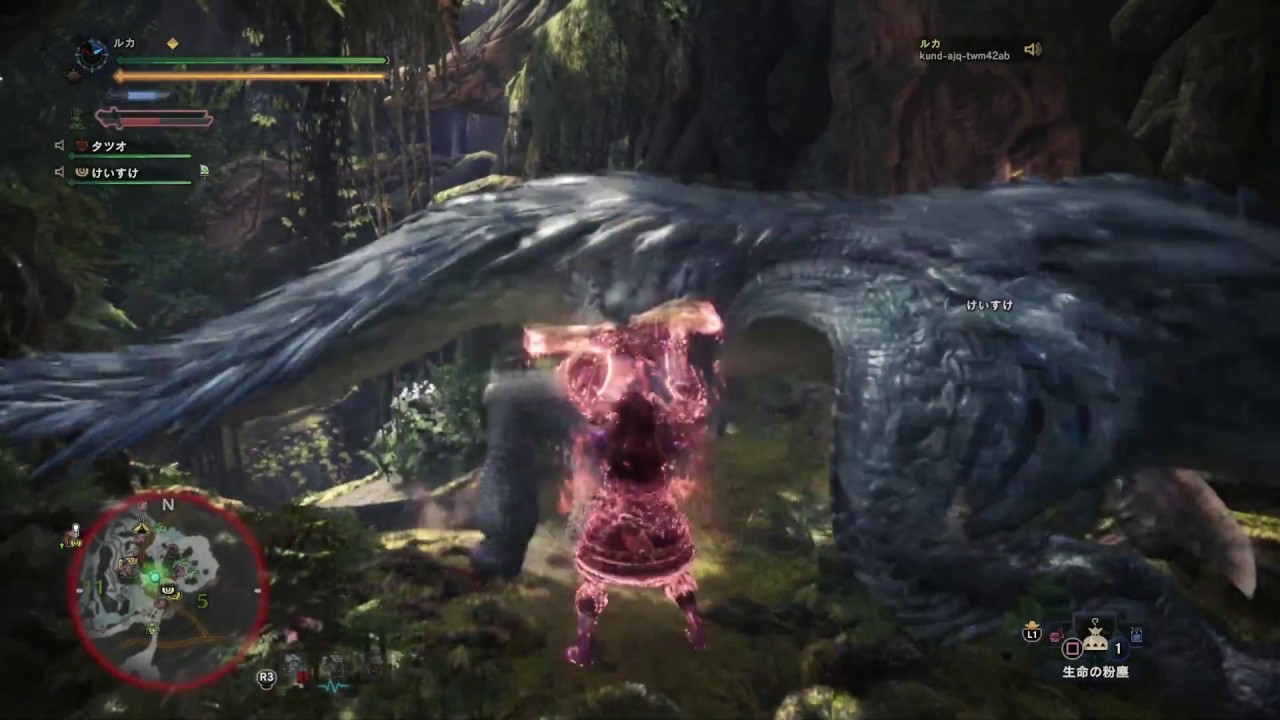Select the meat item left of Lifepowder
Screen dimensions: 1280x720
[1055, 636]
